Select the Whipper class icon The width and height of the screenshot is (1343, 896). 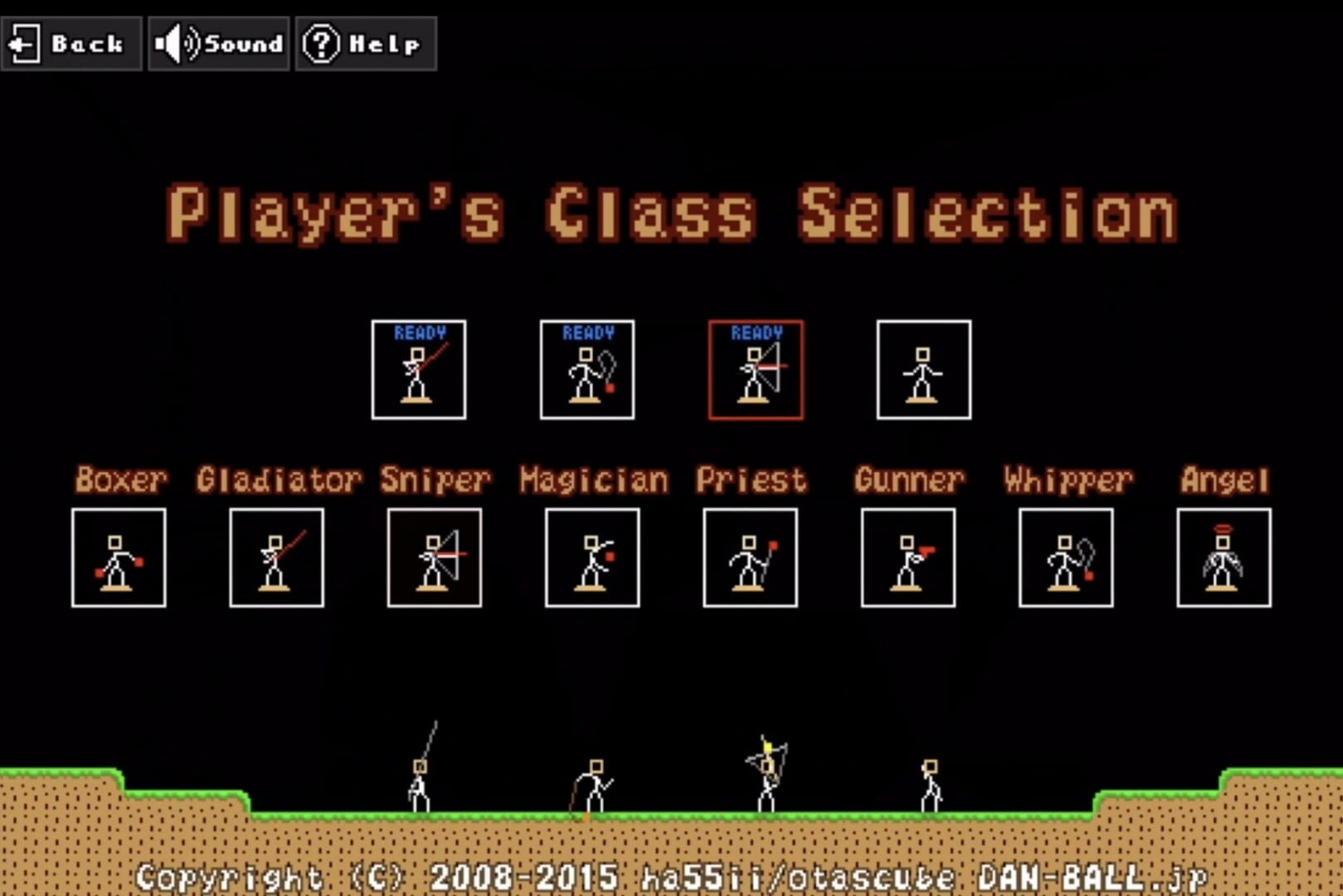1065,558
